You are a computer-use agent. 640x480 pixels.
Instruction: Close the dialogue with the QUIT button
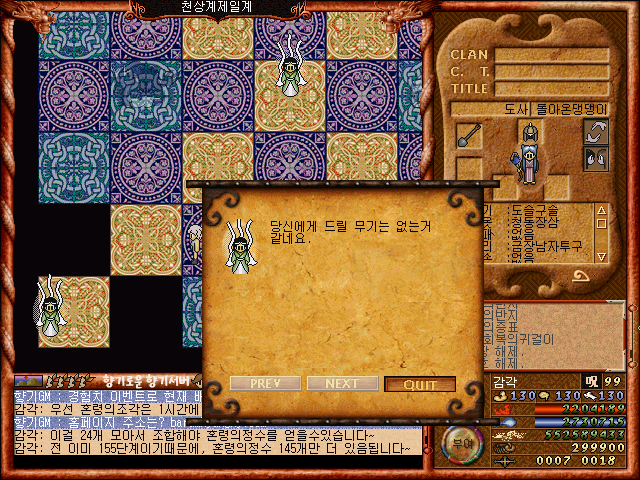[420, 384]
